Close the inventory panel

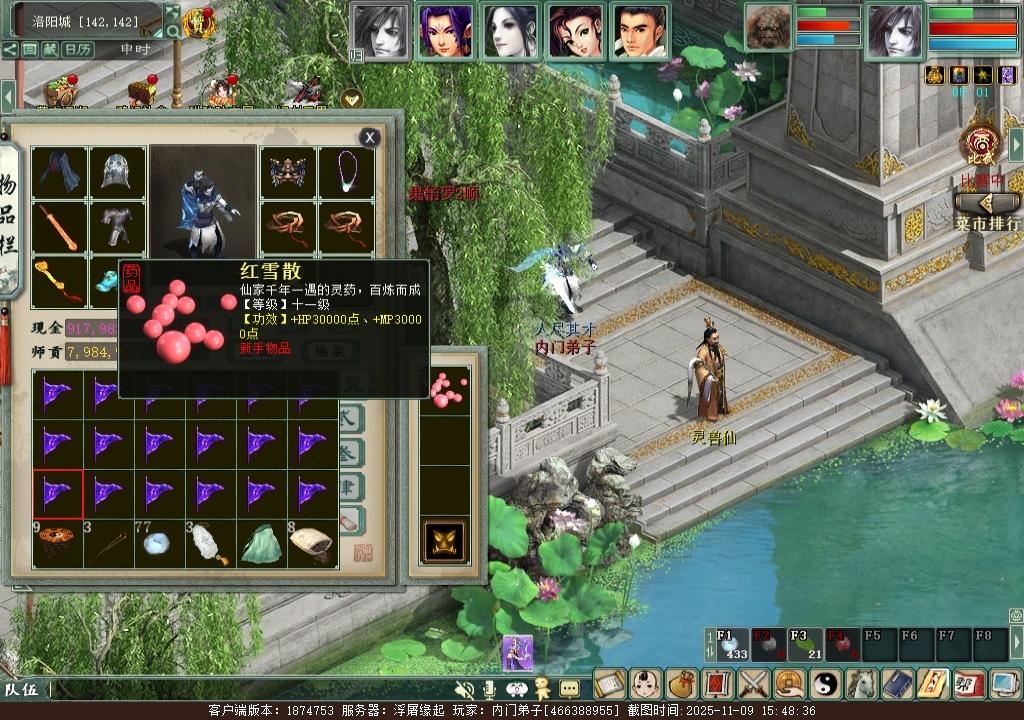click(x=370, y=138)
